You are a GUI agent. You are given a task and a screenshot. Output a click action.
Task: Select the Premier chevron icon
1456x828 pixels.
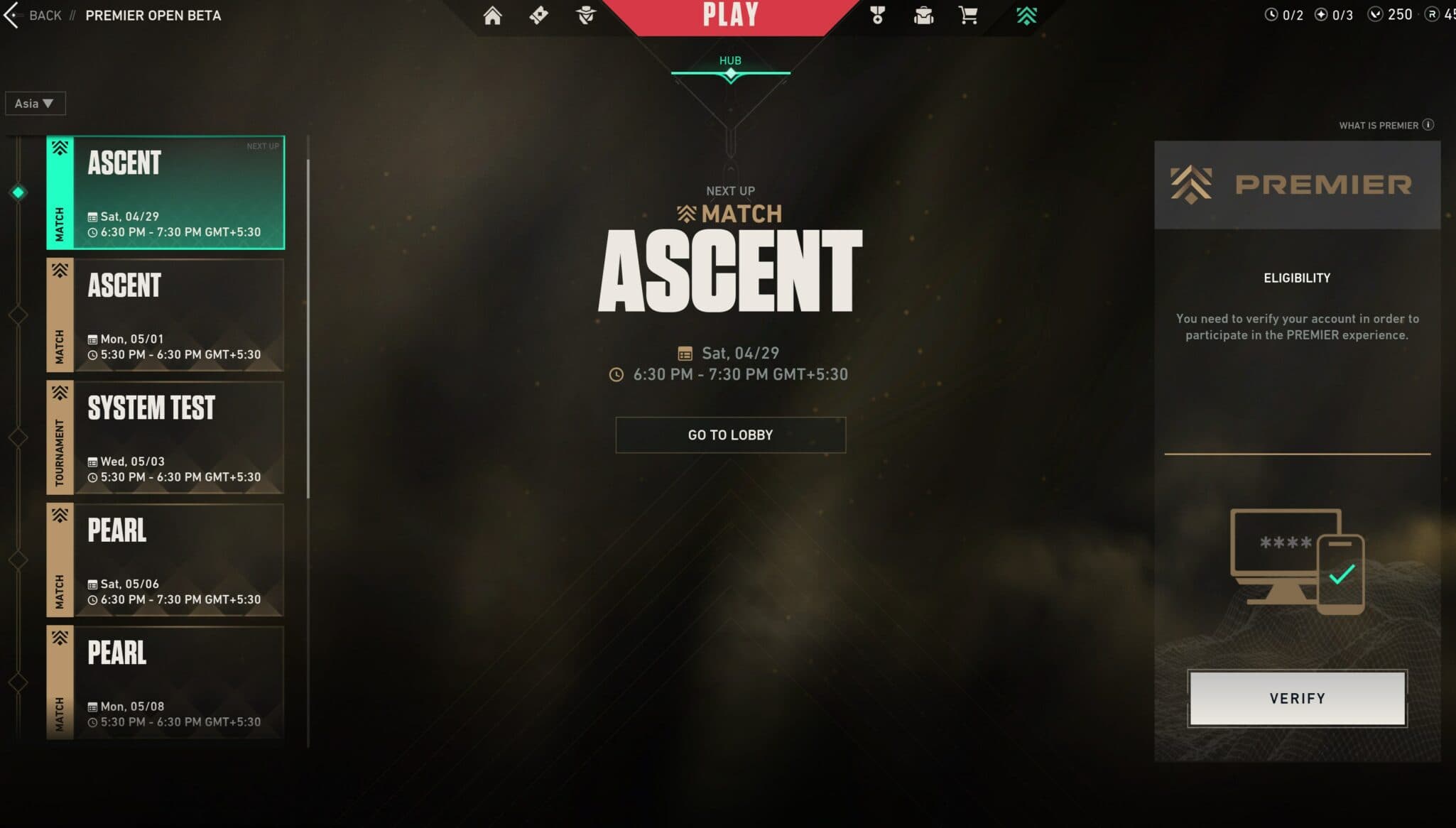[x=1026, y=14]
